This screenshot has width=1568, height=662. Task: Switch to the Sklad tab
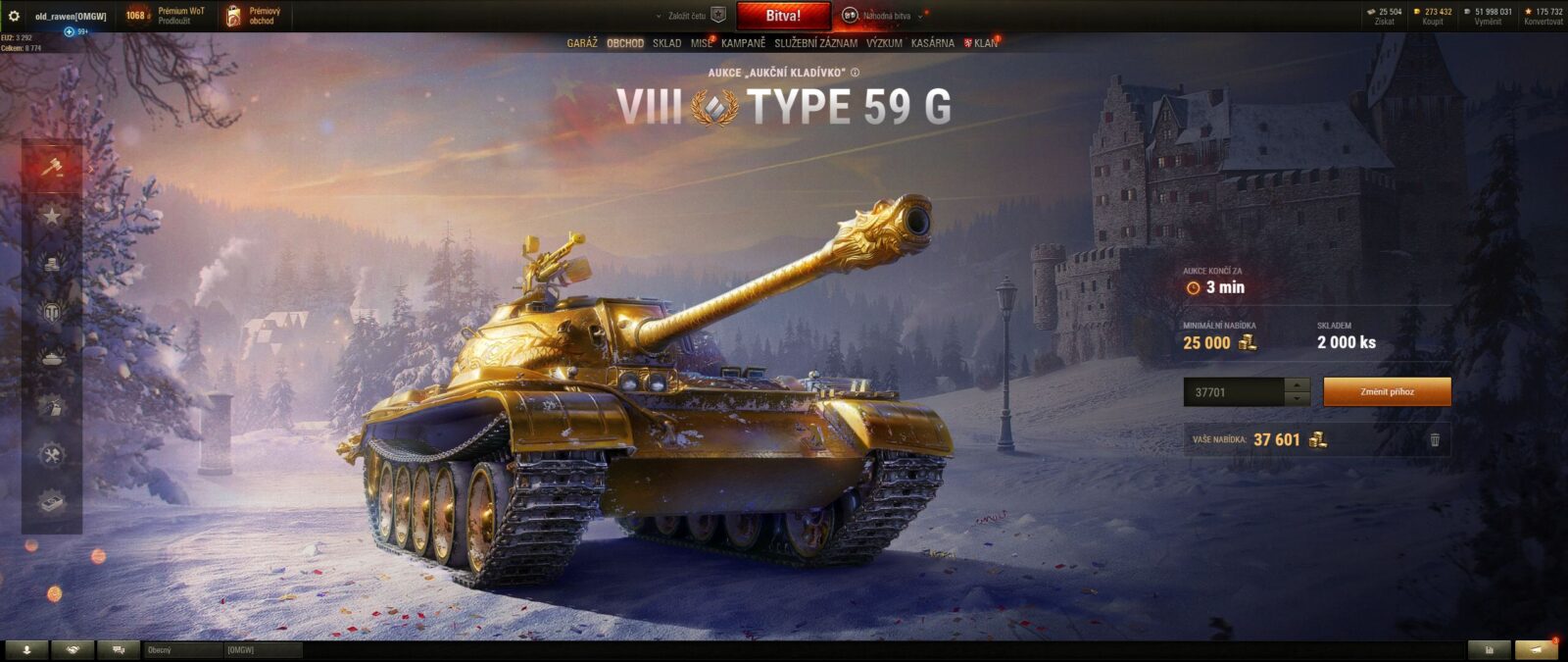coord(666,43)
